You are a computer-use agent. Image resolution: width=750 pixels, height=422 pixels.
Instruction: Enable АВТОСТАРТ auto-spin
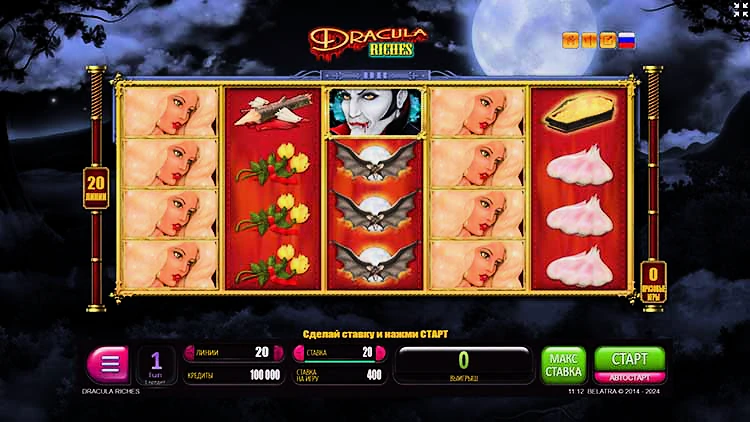pyautogui.click(x=629, y=378)
